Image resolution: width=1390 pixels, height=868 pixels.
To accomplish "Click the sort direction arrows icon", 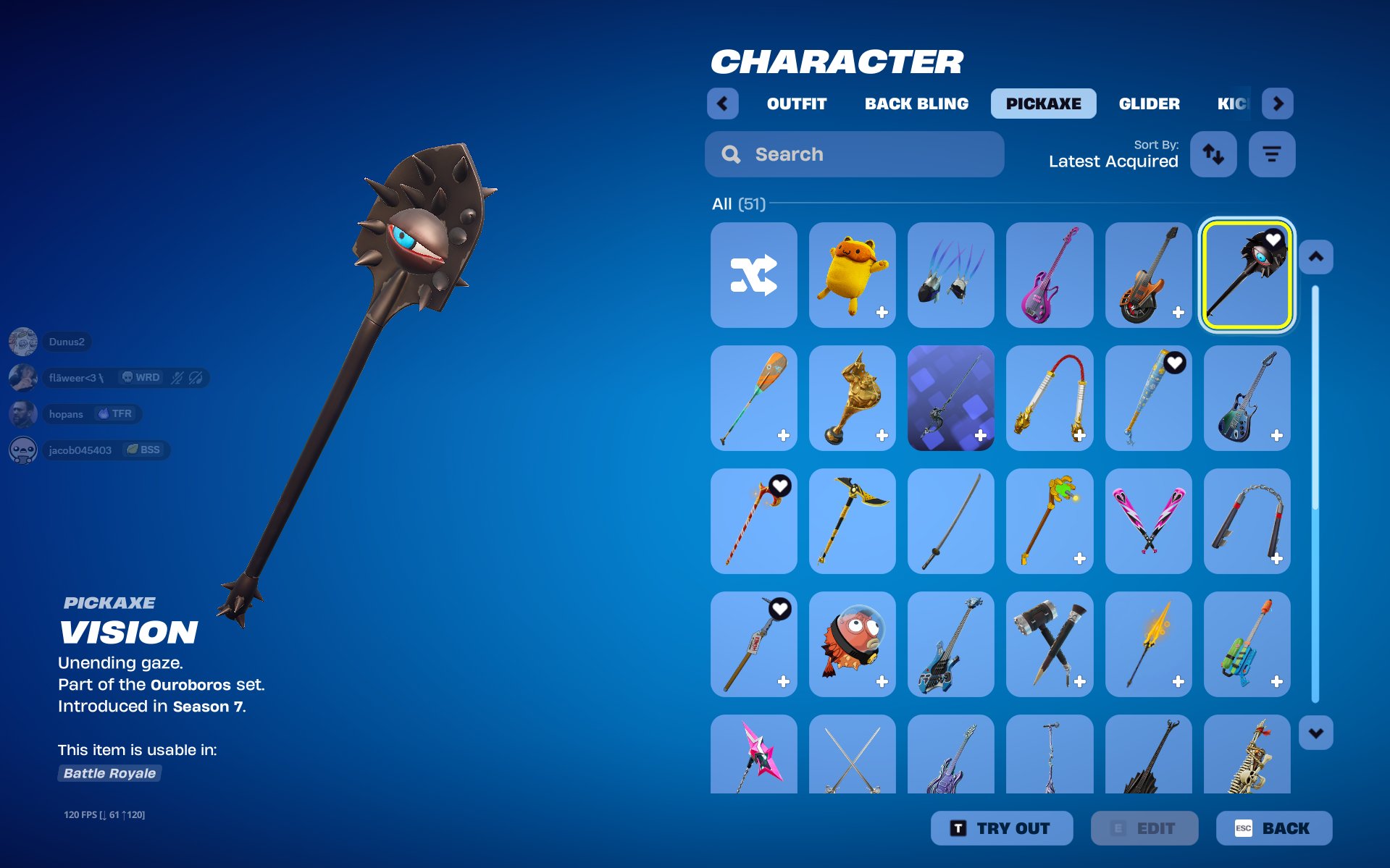I will point(1213,153).
